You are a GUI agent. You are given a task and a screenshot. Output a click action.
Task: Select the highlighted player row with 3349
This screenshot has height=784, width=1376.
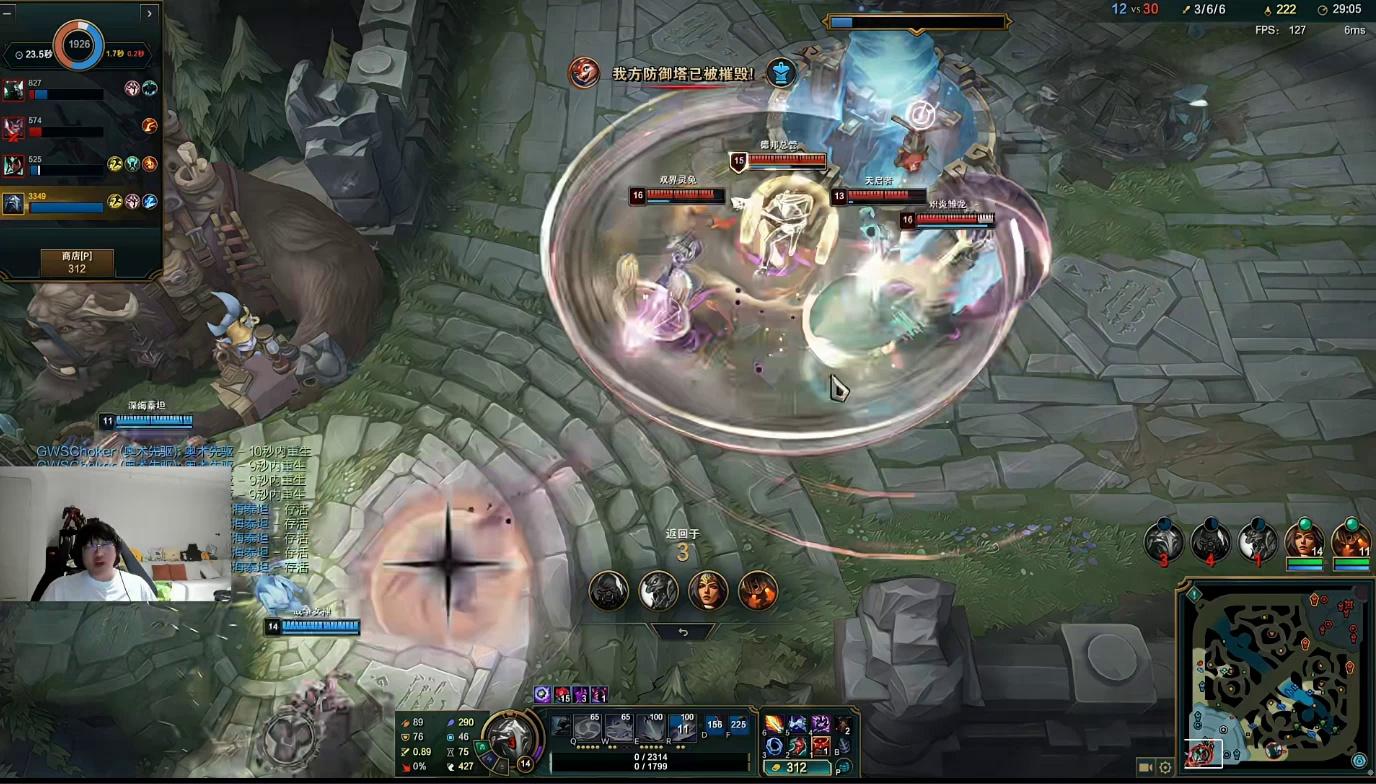[80, 203]
